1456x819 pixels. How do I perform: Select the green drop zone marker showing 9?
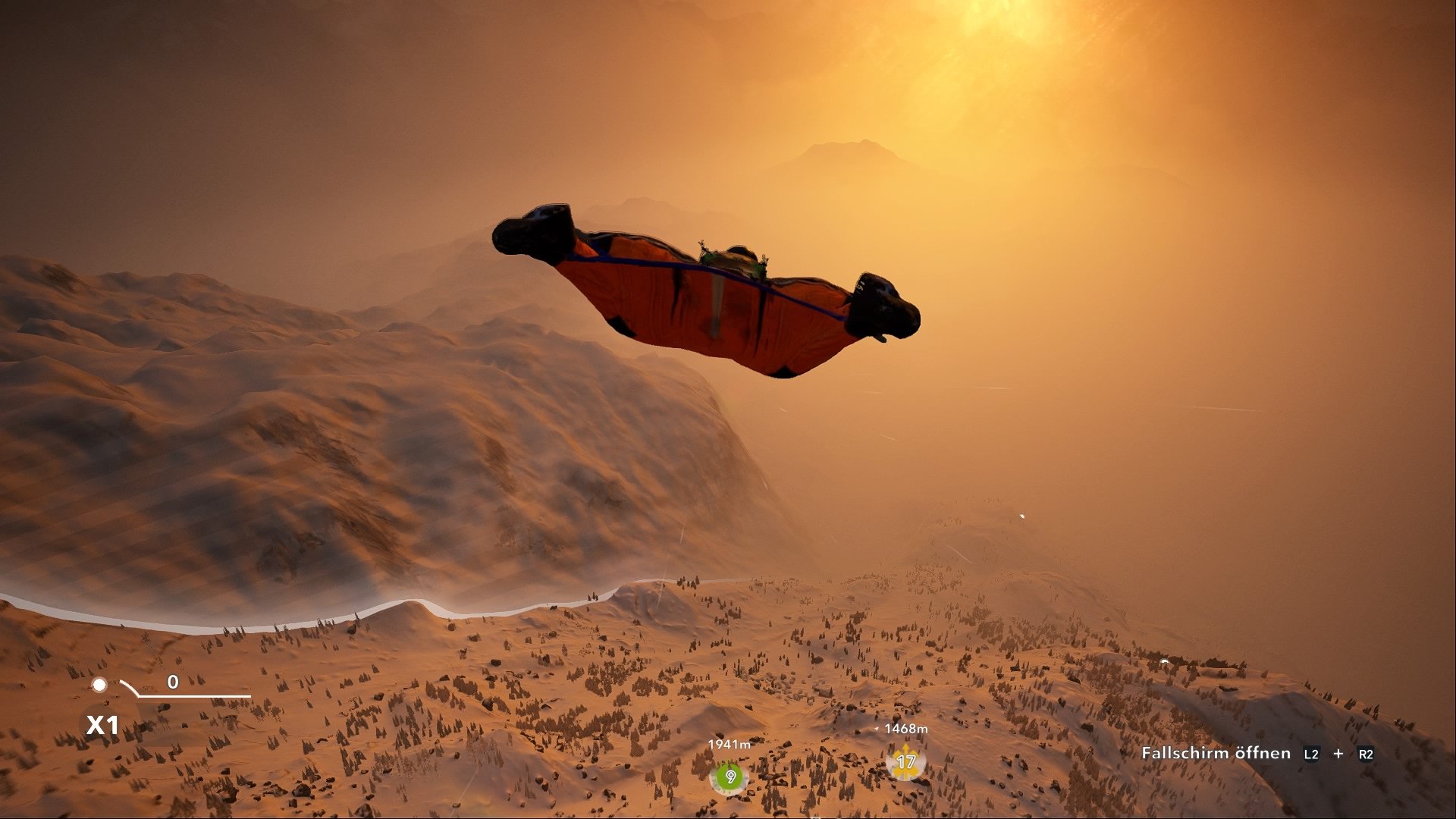(730, 776)
